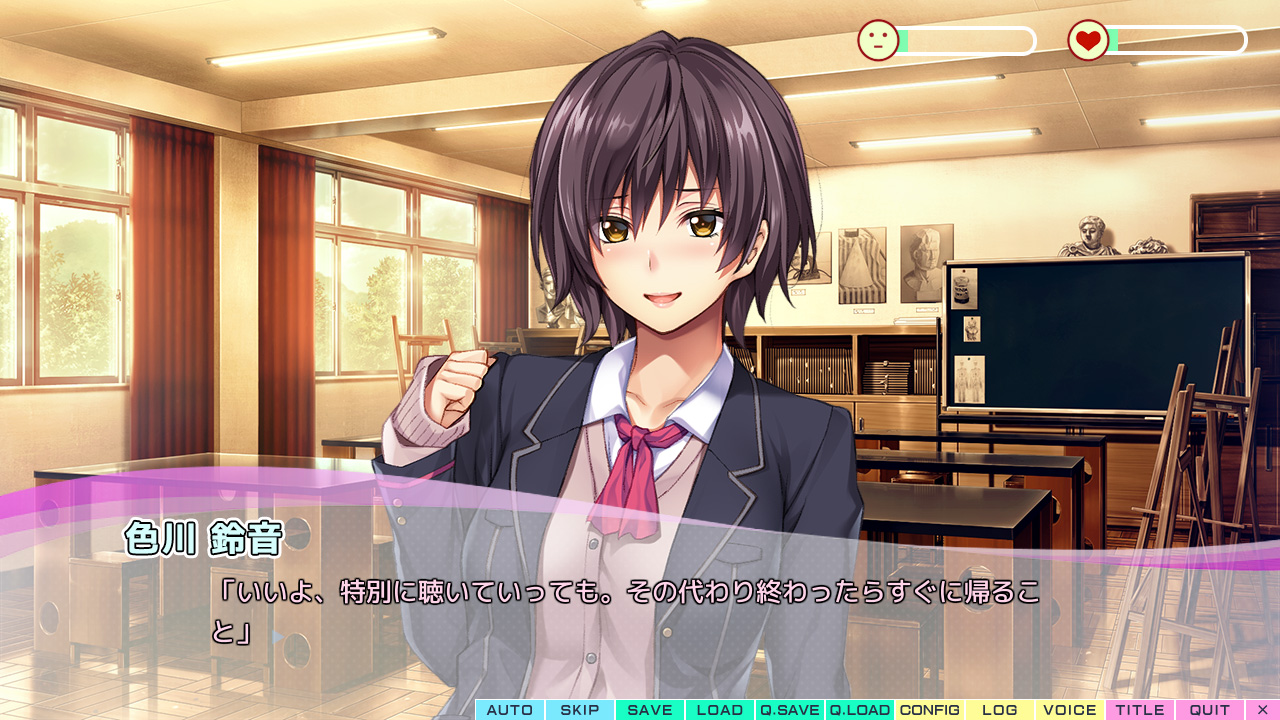Open the LOAD menu

(x=720, y=710)
